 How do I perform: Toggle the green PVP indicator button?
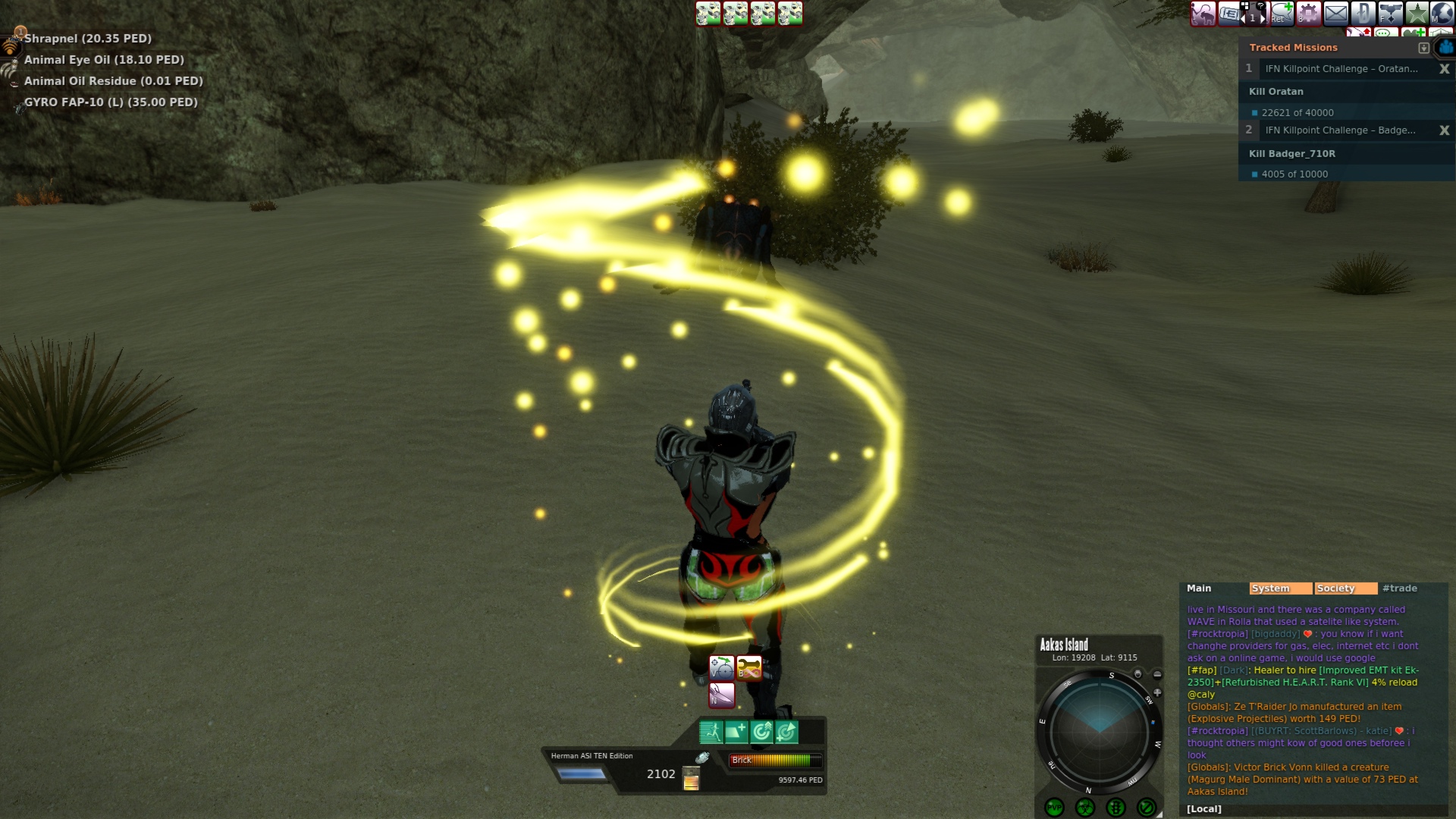[1054, 808]
